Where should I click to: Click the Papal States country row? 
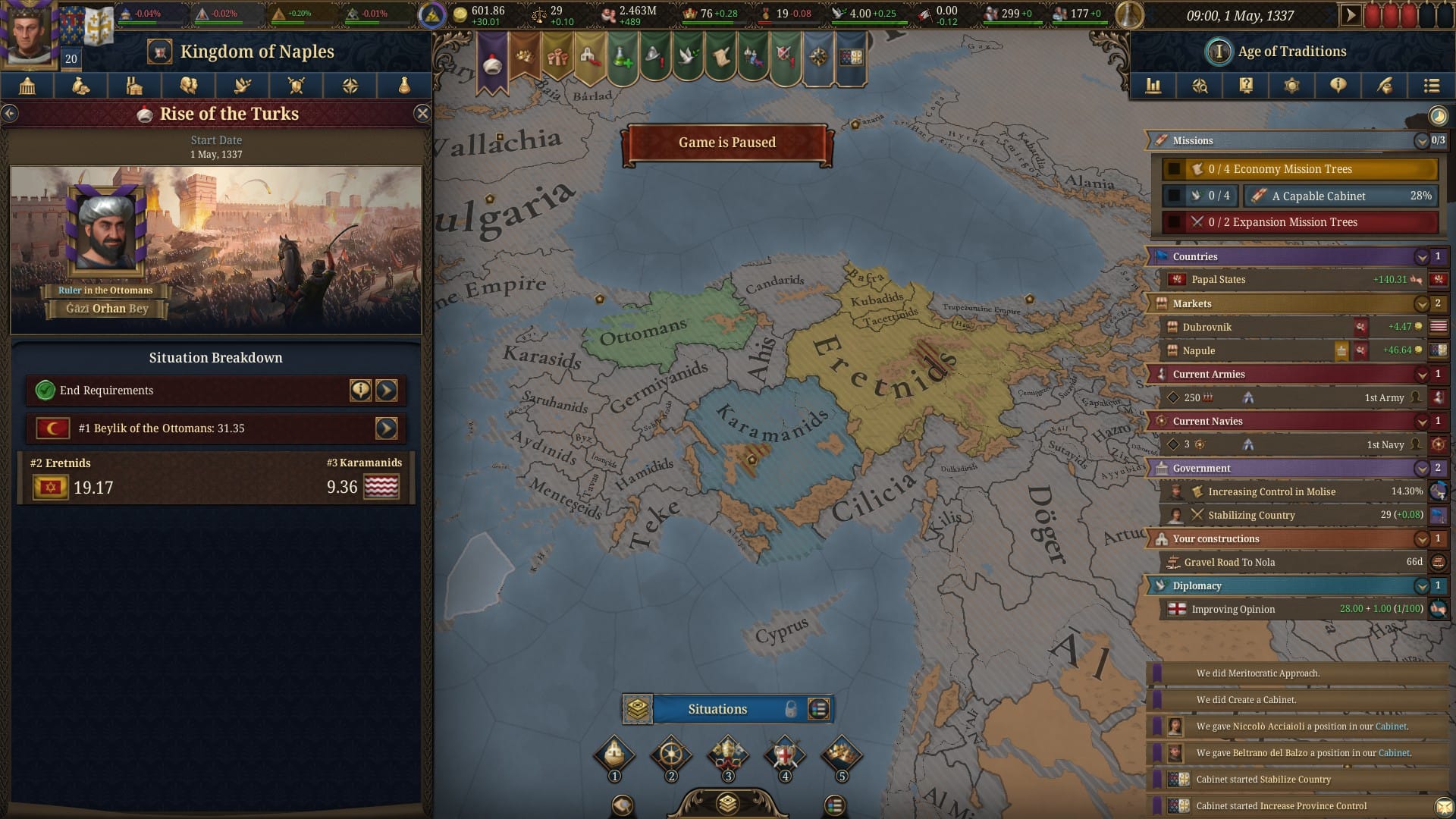1289,280
